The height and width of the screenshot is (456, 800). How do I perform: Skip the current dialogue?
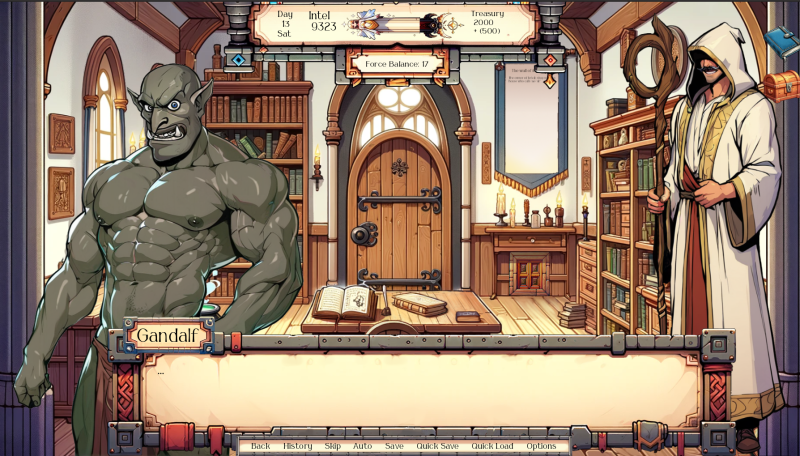332,446
